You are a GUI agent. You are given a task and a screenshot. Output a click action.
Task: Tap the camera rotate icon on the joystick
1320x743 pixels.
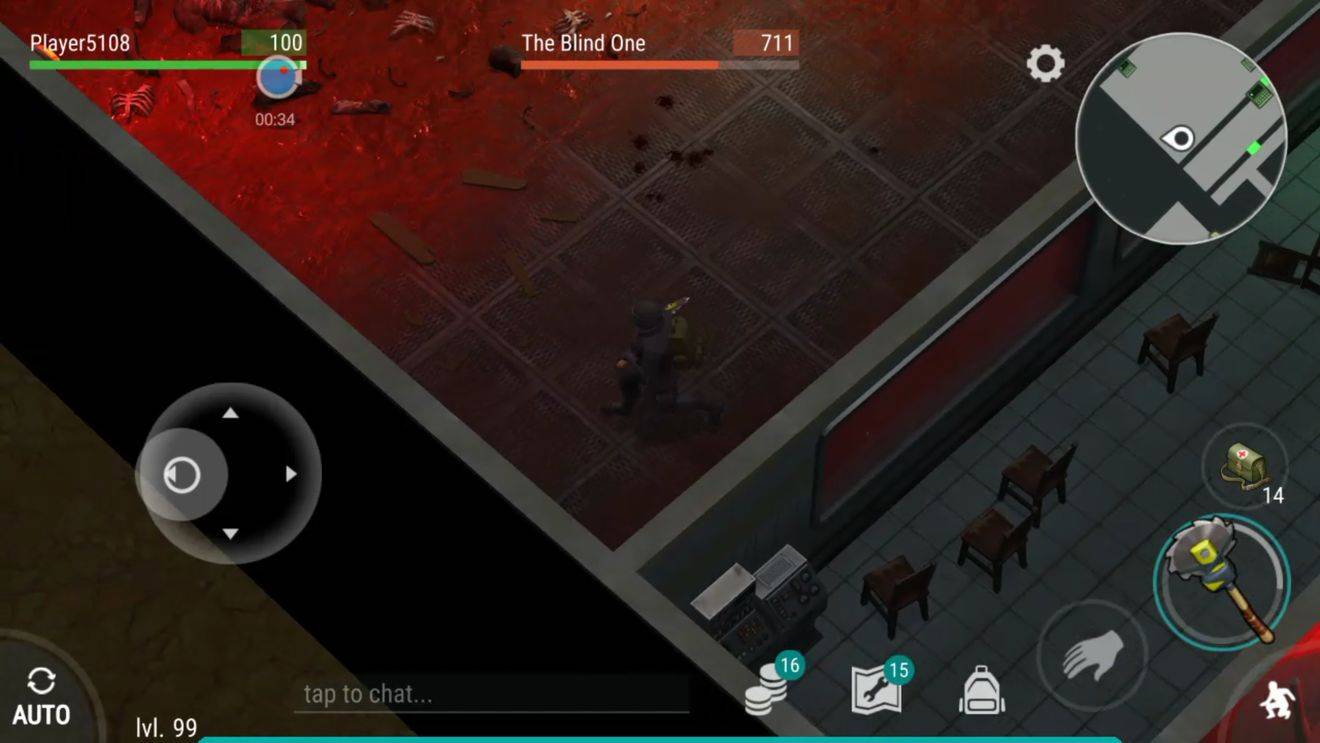(x=181, y=474)
